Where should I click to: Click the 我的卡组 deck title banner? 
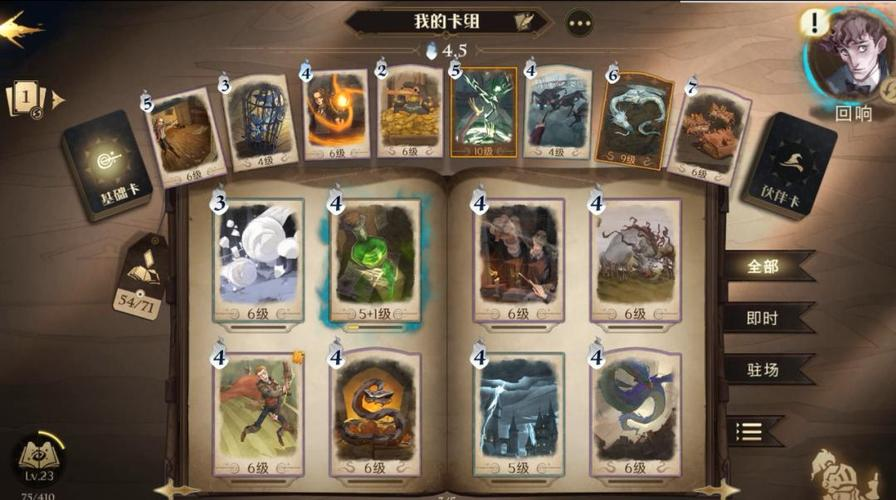tap(448, 21)
